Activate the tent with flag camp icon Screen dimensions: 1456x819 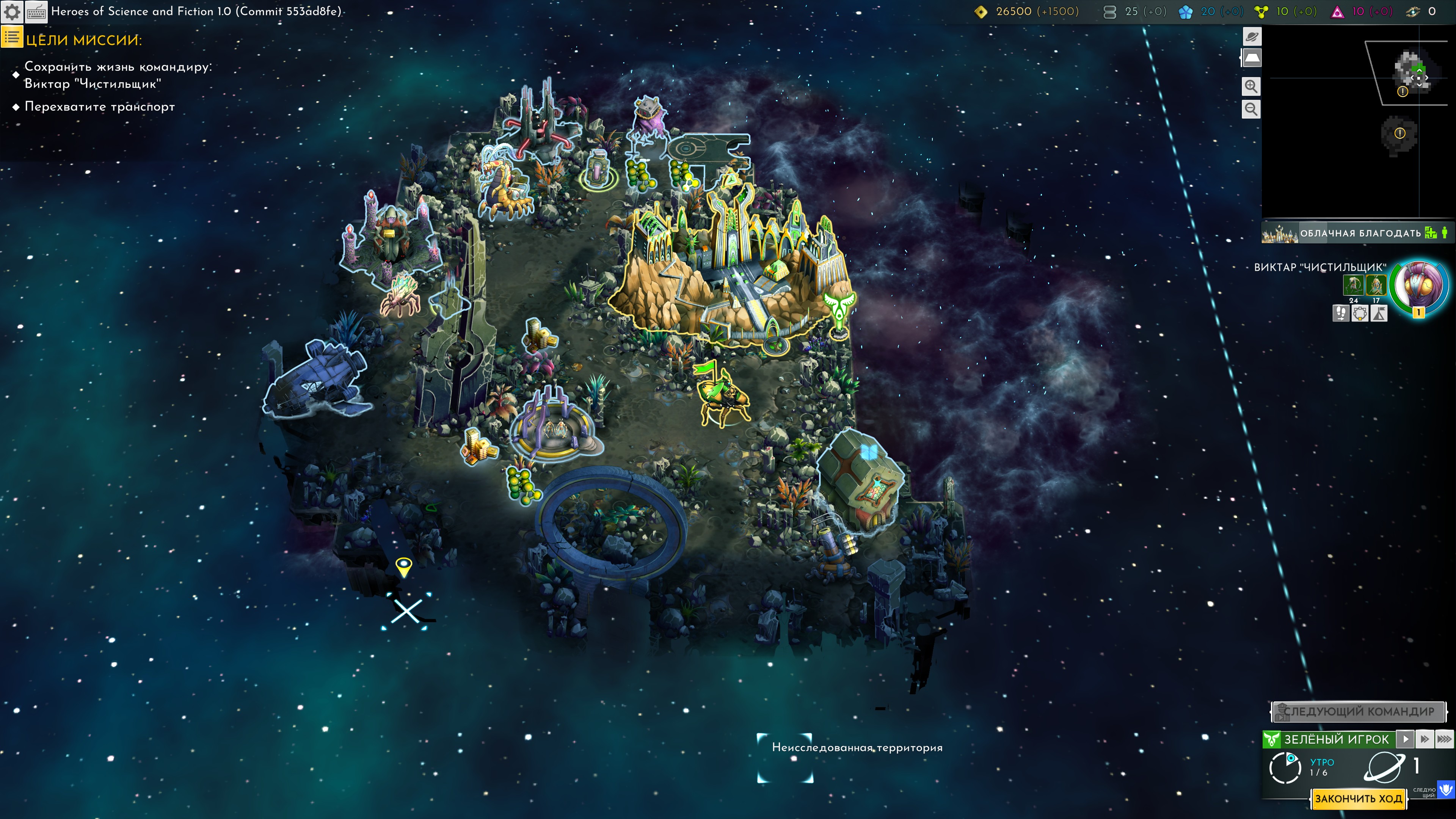pyautogui.click(x=1379, y=313)
